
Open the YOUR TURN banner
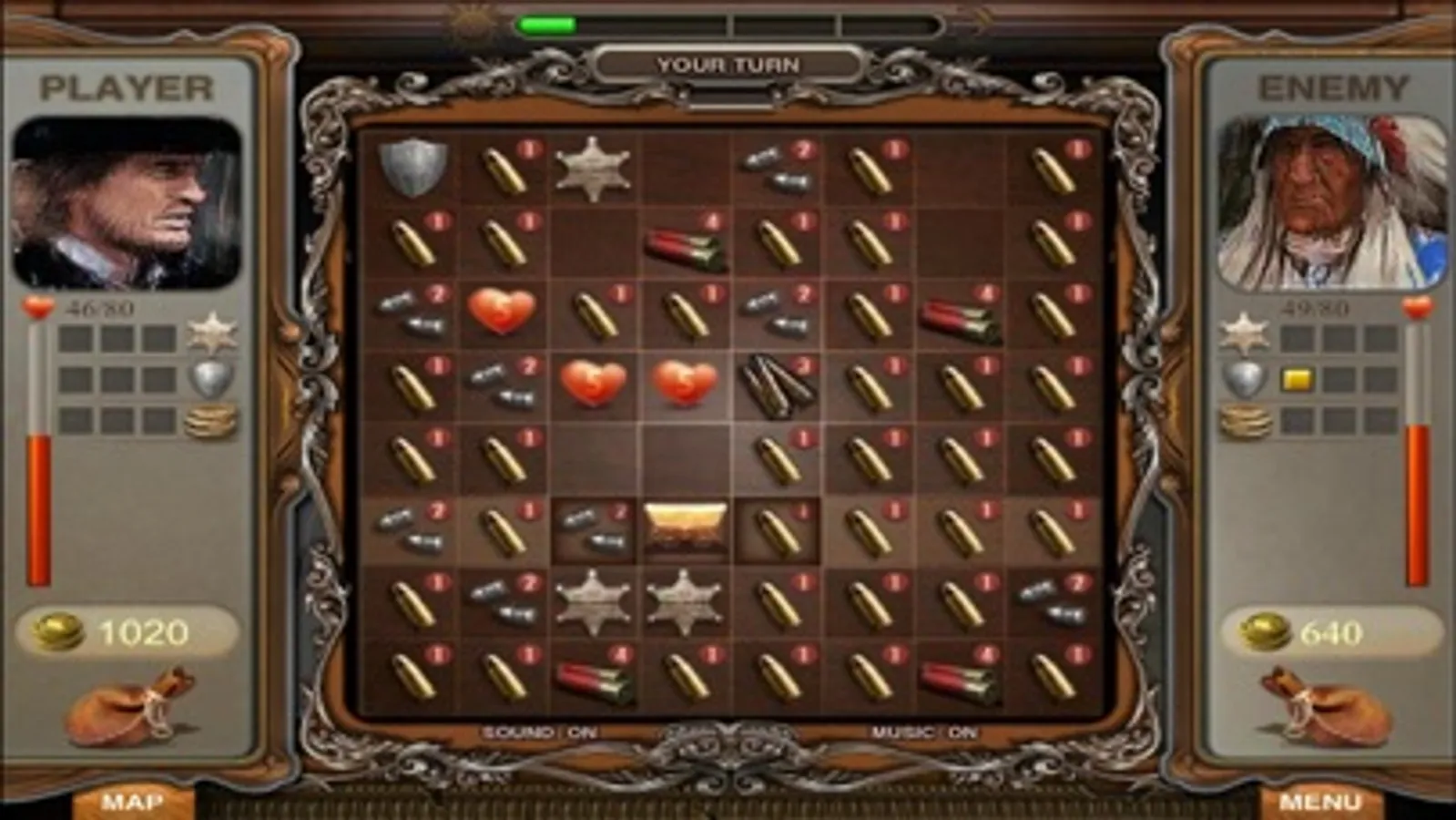click(x=728, y=64)
